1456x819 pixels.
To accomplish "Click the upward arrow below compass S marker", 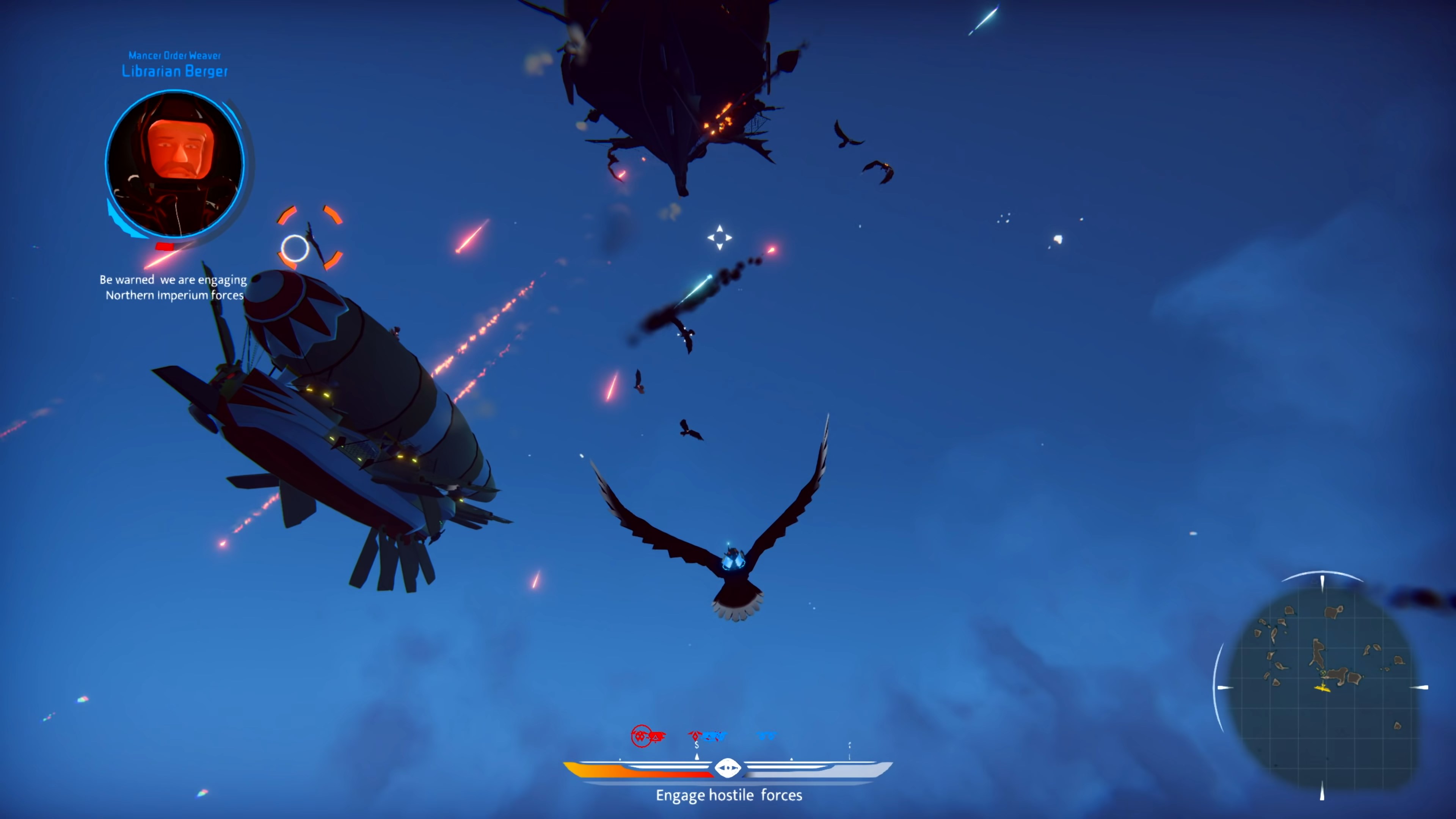I will 697,756.
